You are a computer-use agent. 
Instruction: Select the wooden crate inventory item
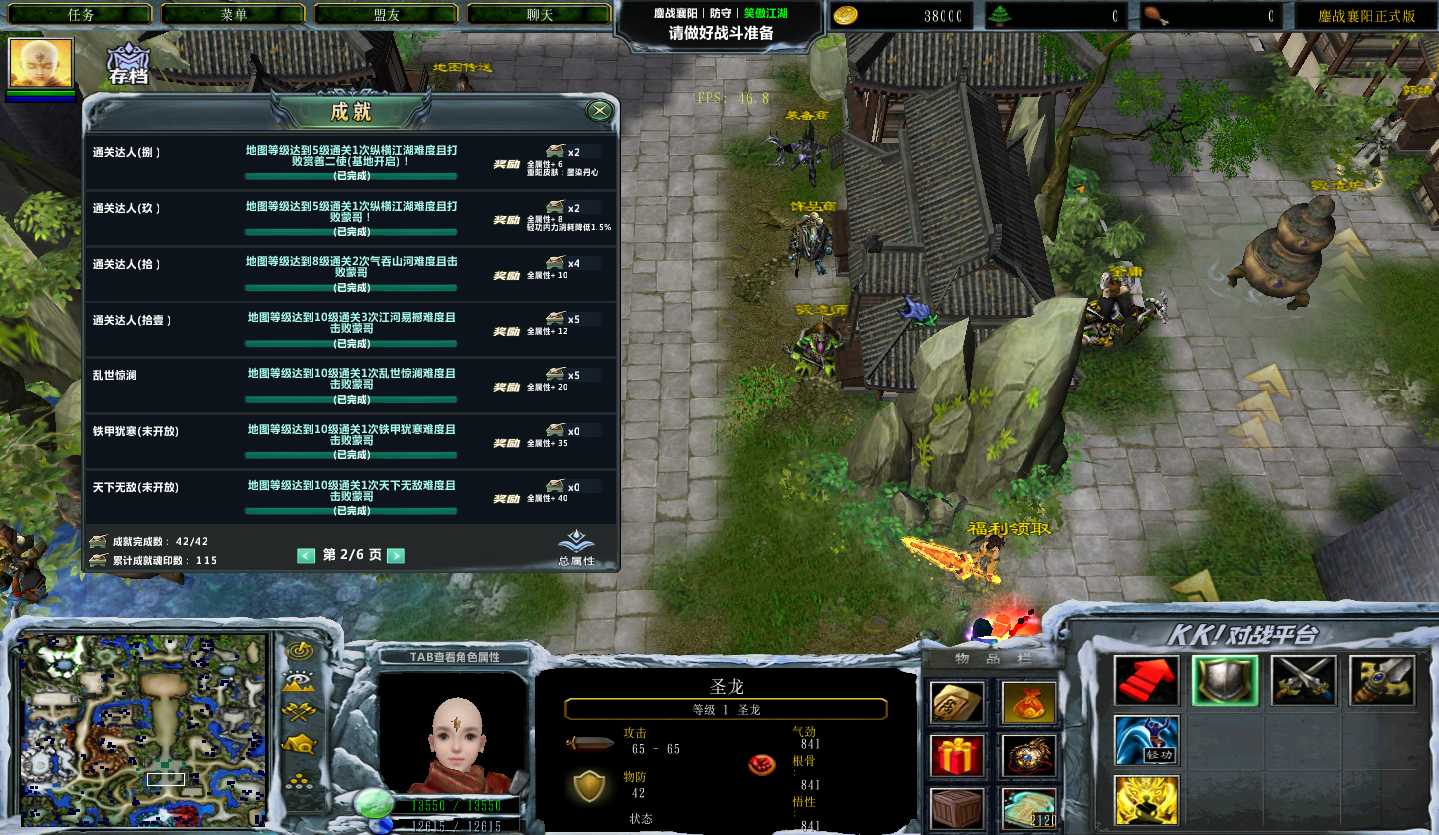[957, 808]
